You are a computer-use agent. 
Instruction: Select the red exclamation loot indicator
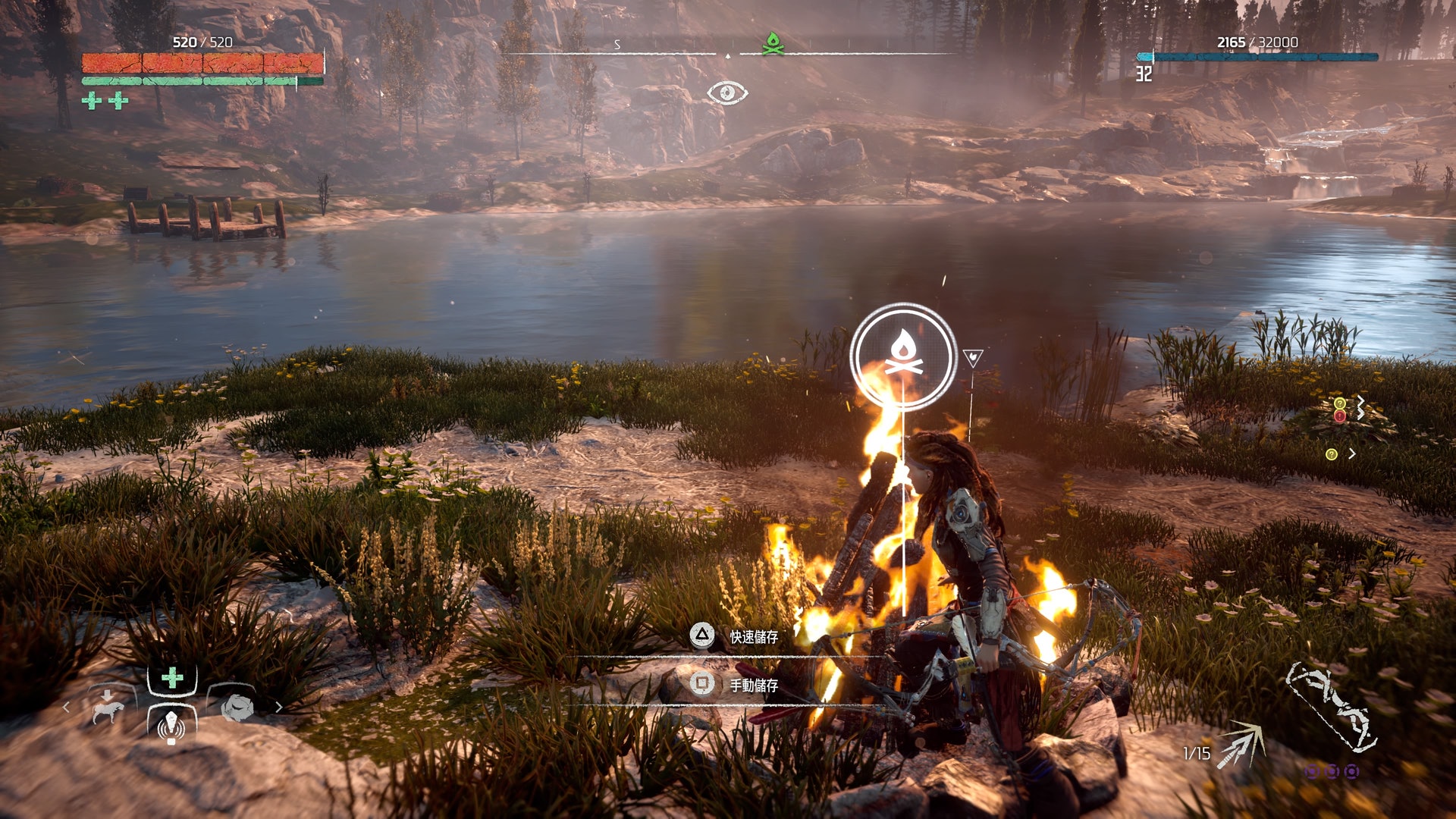coord(1340,416)
